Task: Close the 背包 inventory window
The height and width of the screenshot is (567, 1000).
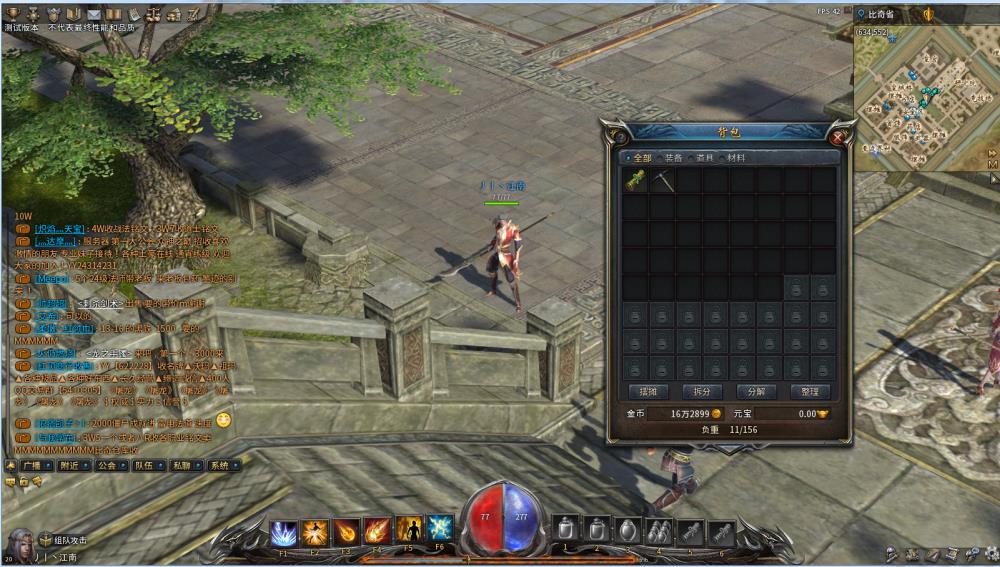Action: click(x=838, y=136)
